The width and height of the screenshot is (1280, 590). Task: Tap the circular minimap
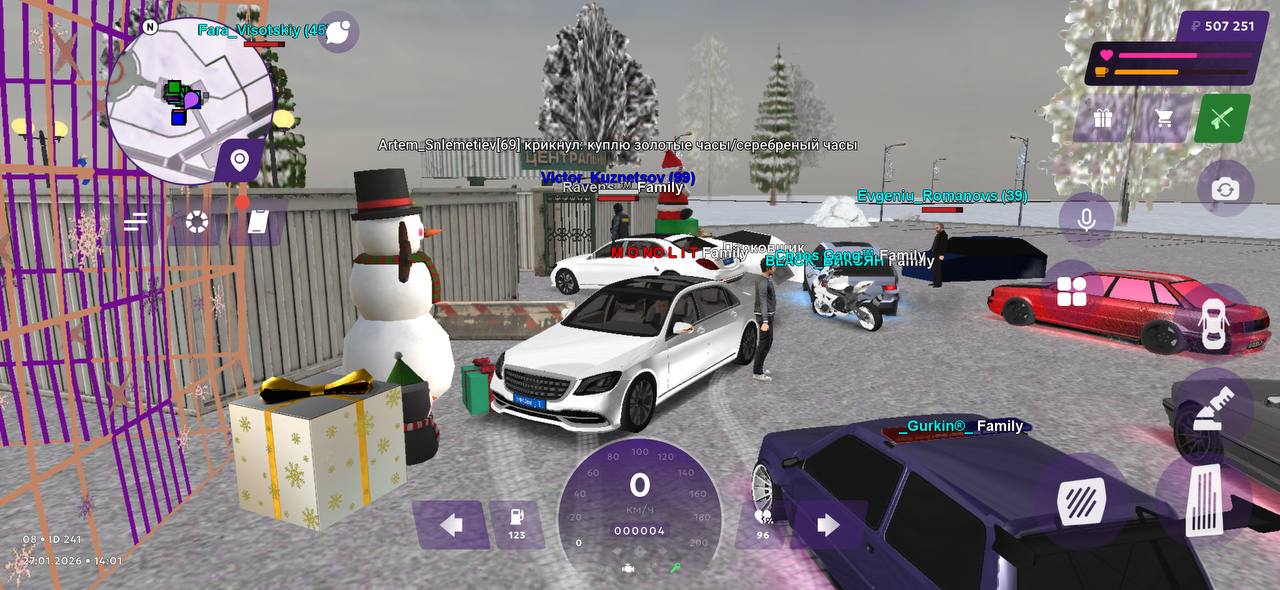(189, 100)
